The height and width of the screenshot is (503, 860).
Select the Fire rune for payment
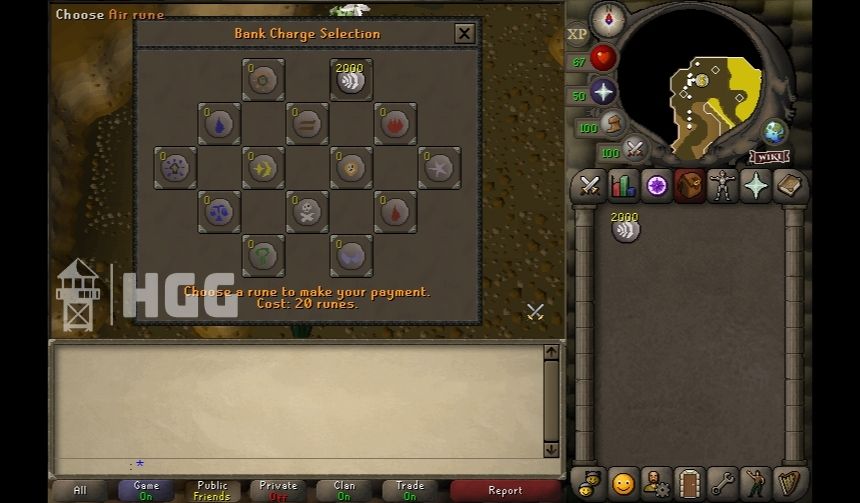pos(395,124)
